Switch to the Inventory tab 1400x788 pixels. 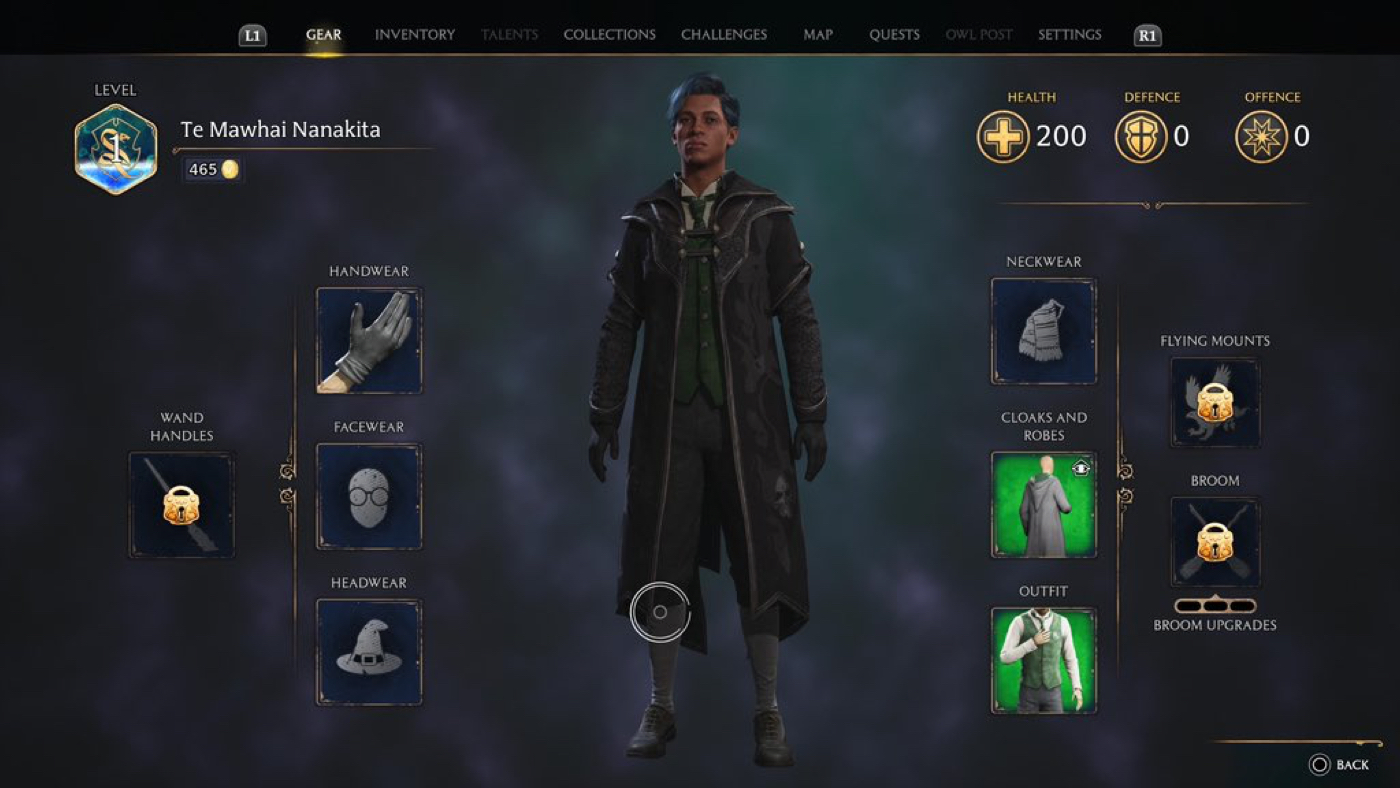pos(414,34)
